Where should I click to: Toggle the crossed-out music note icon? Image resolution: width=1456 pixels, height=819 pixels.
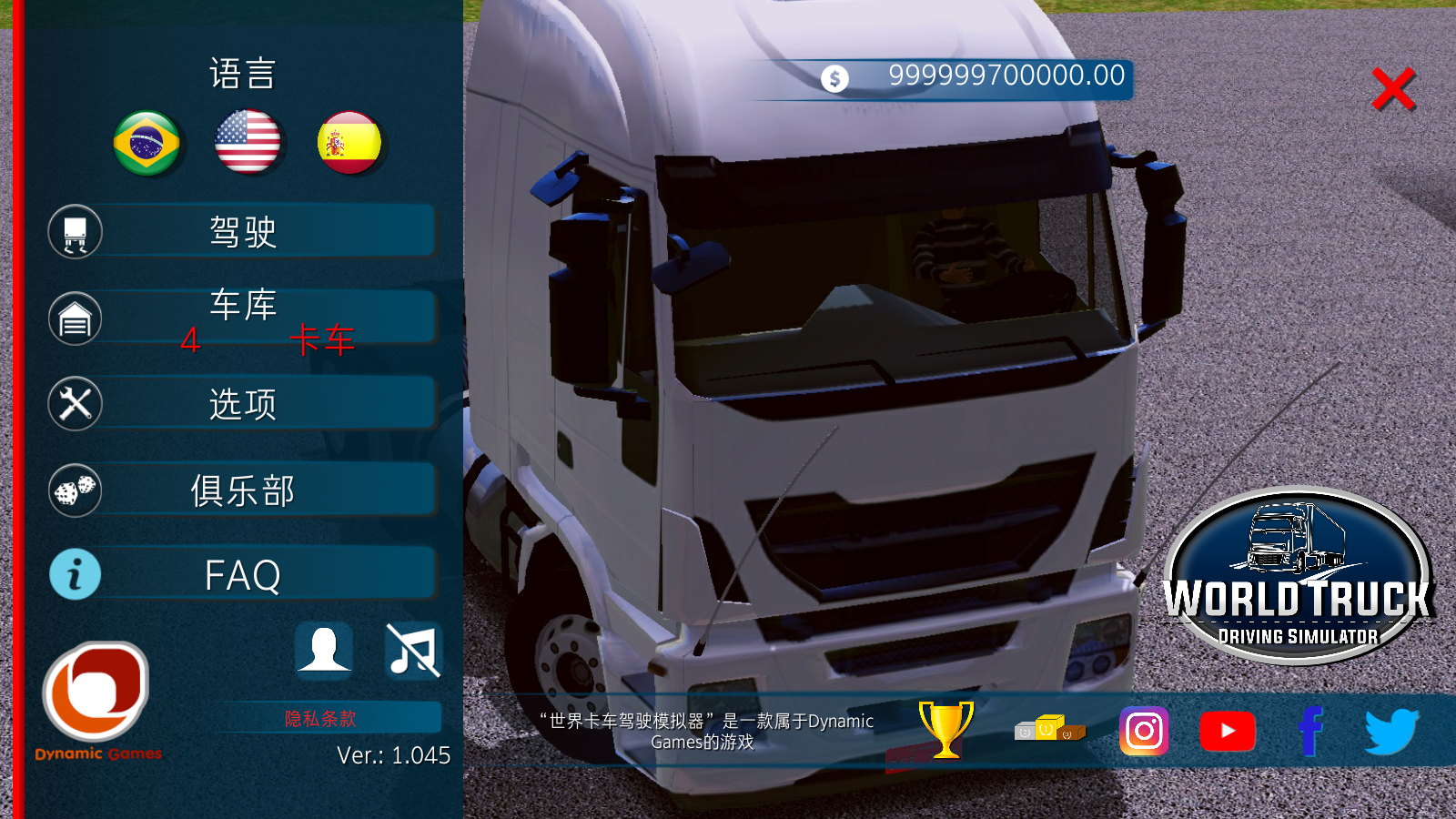tap(413, 651)
